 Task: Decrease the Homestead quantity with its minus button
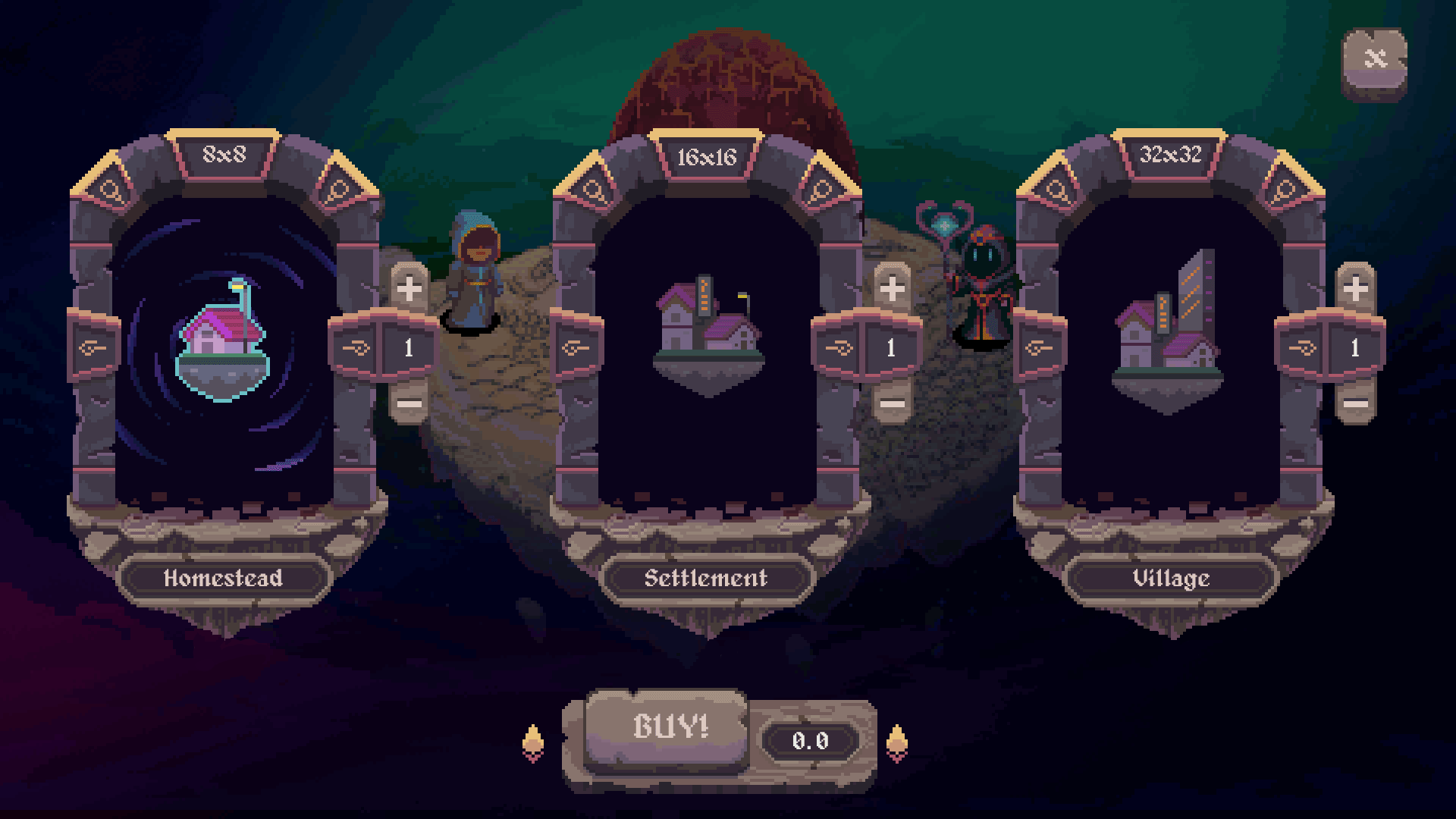409,403
